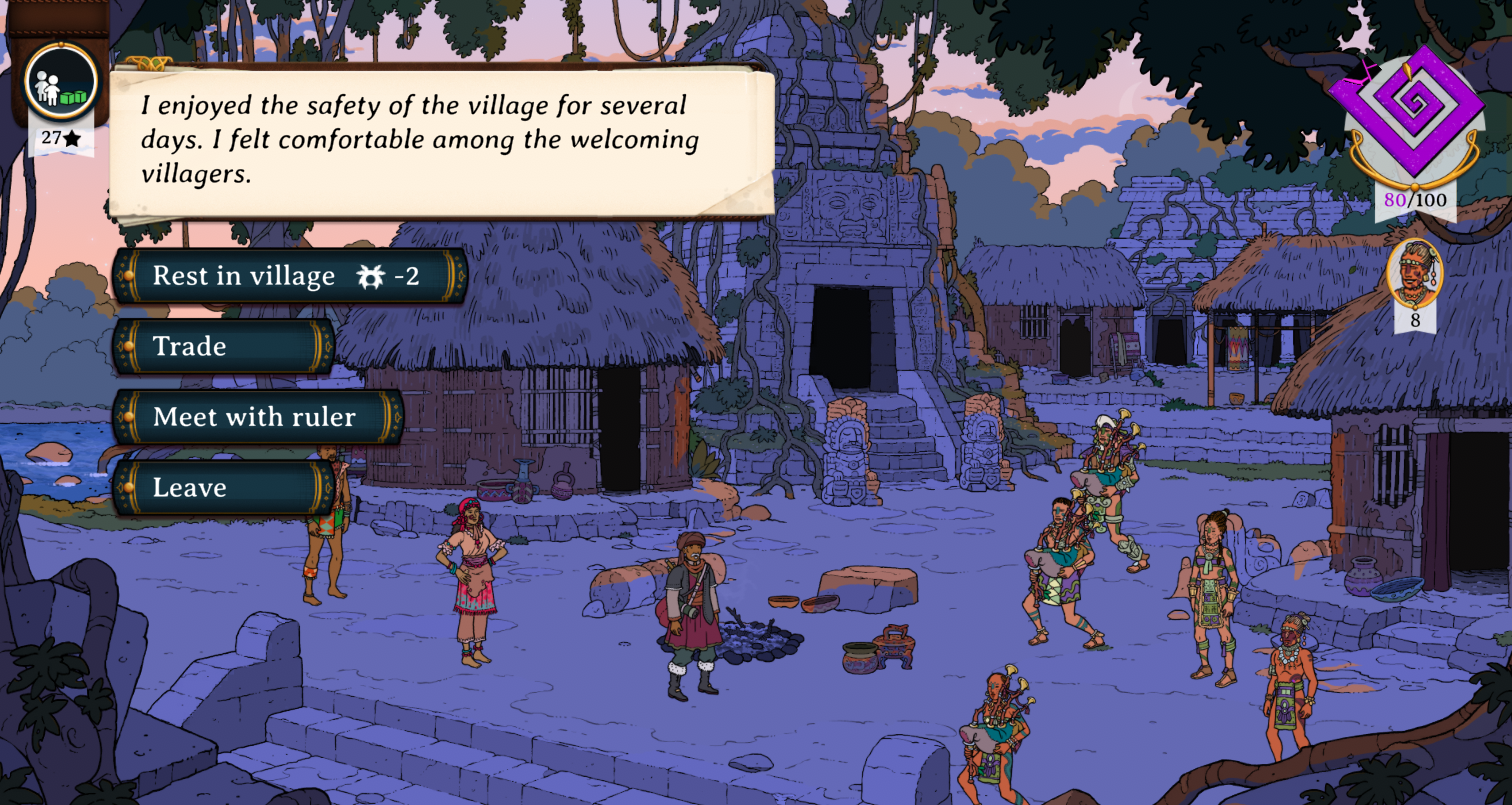Choose Meet with ruler
The width and height of the screenshot is (1512, 805).
click(257, 417)
